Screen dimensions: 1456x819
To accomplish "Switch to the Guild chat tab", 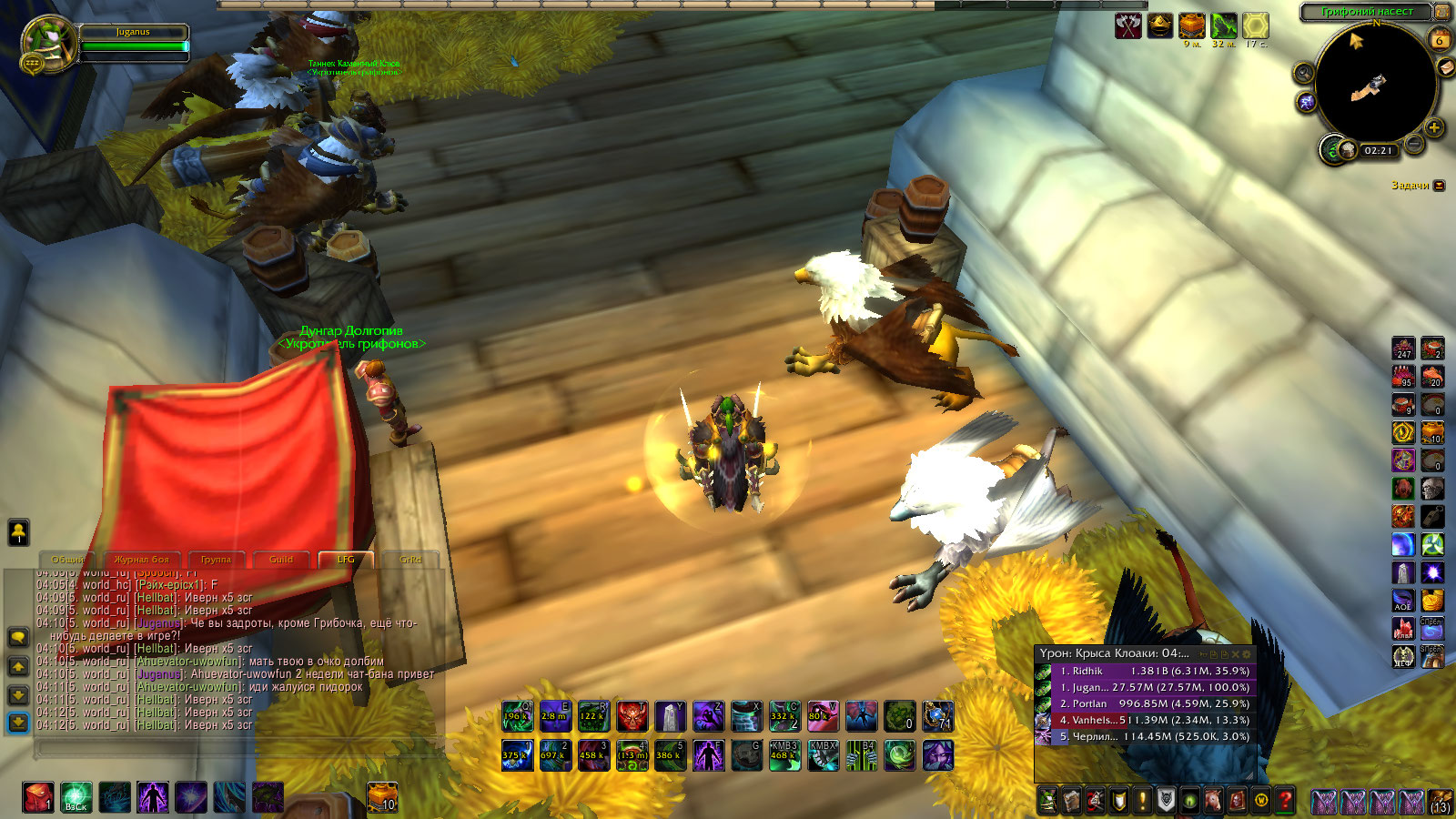I will tap(281, 559).
